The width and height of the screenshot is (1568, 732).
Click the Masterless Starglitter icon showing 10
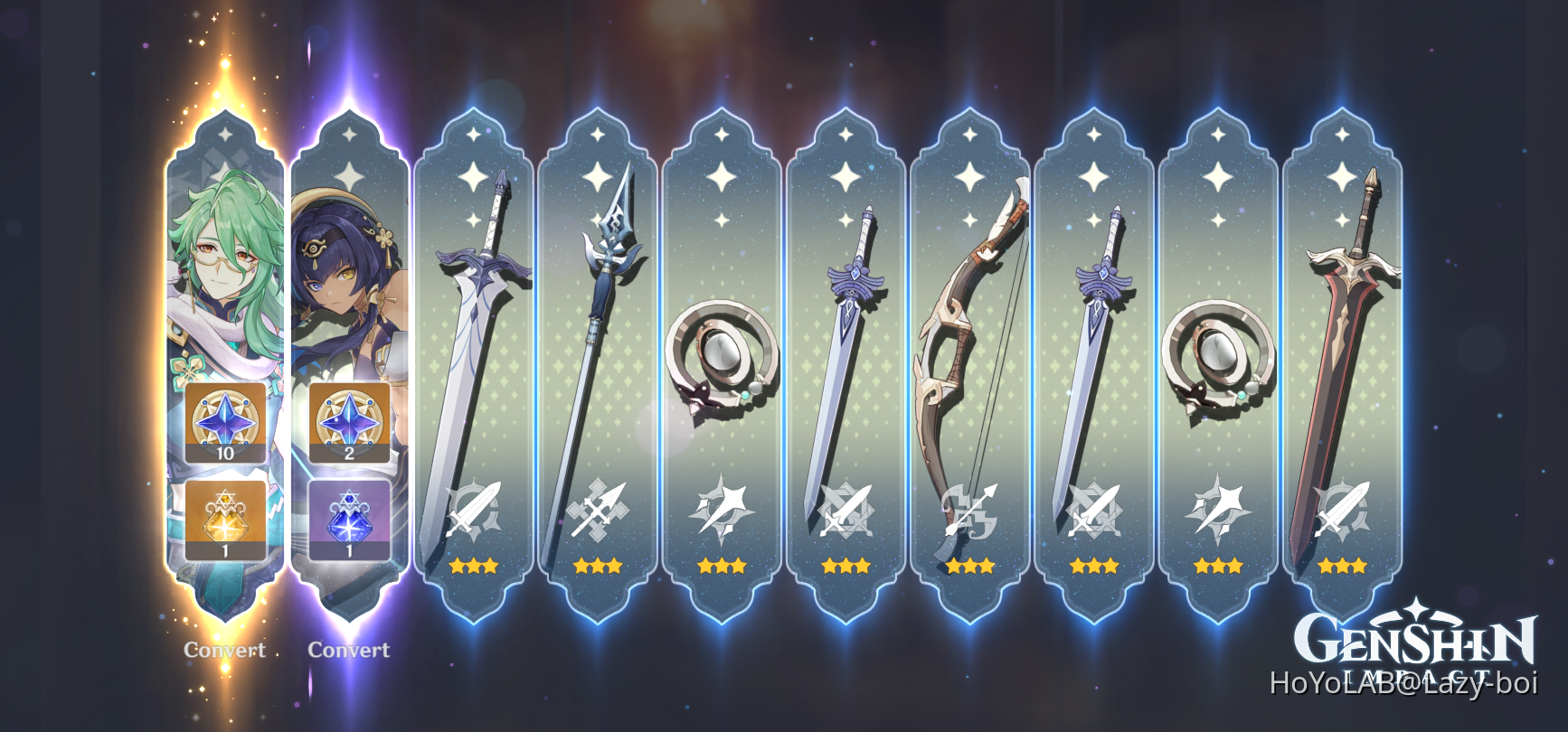pos(224,421)
